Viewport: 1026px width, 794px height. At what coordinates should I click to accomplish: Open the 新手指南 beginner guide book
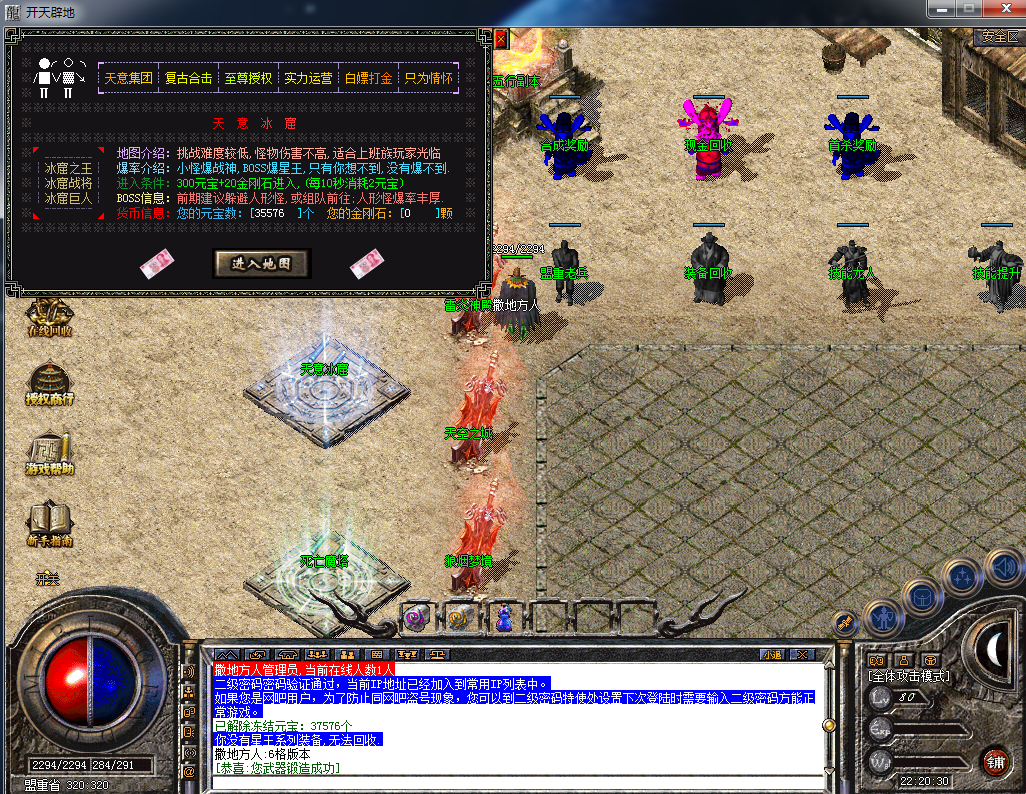click(49, 524)
